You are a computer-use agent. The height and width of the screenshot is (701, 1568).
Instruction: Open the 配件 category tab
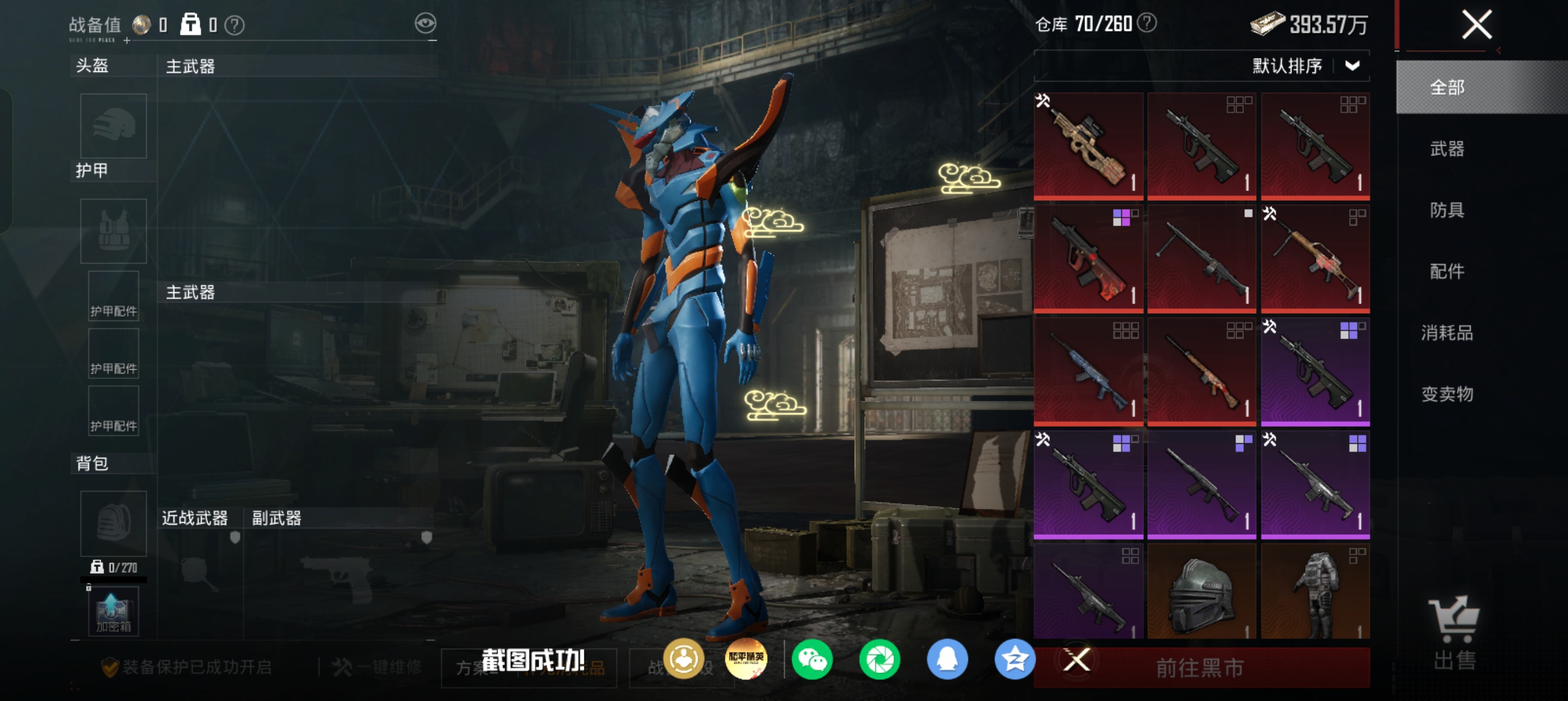pyautogui.click(x=1447, y=271)
